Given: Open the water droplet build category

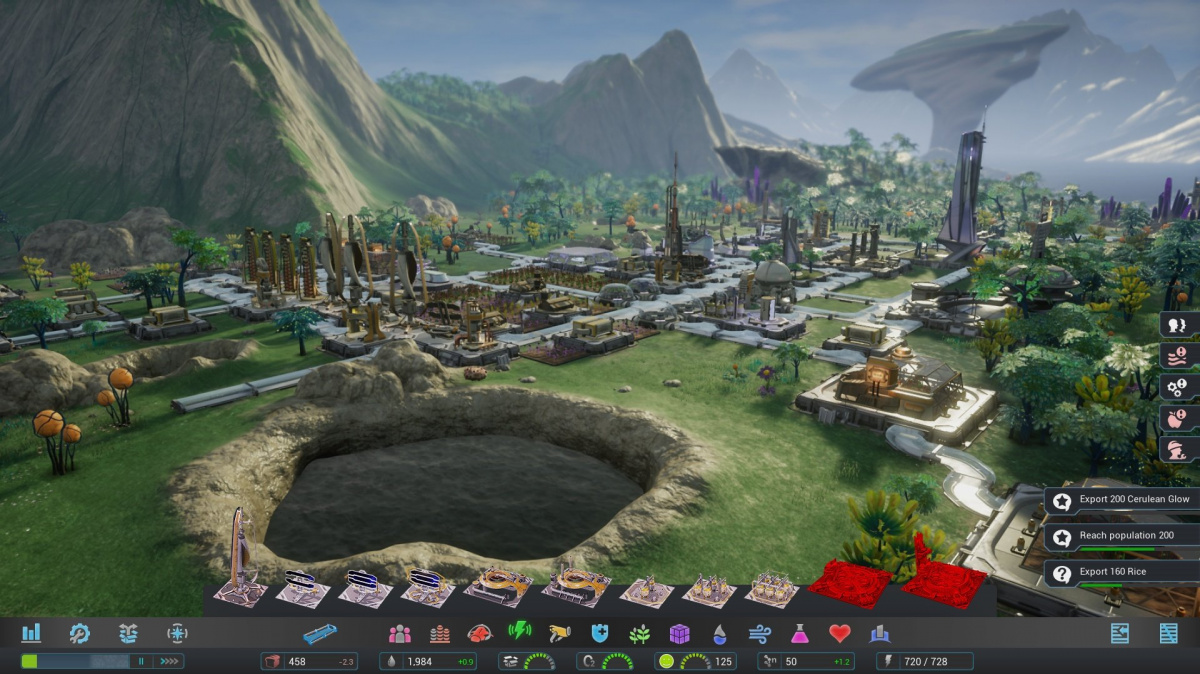Looking at the screenshot, I should pos(720,633).
